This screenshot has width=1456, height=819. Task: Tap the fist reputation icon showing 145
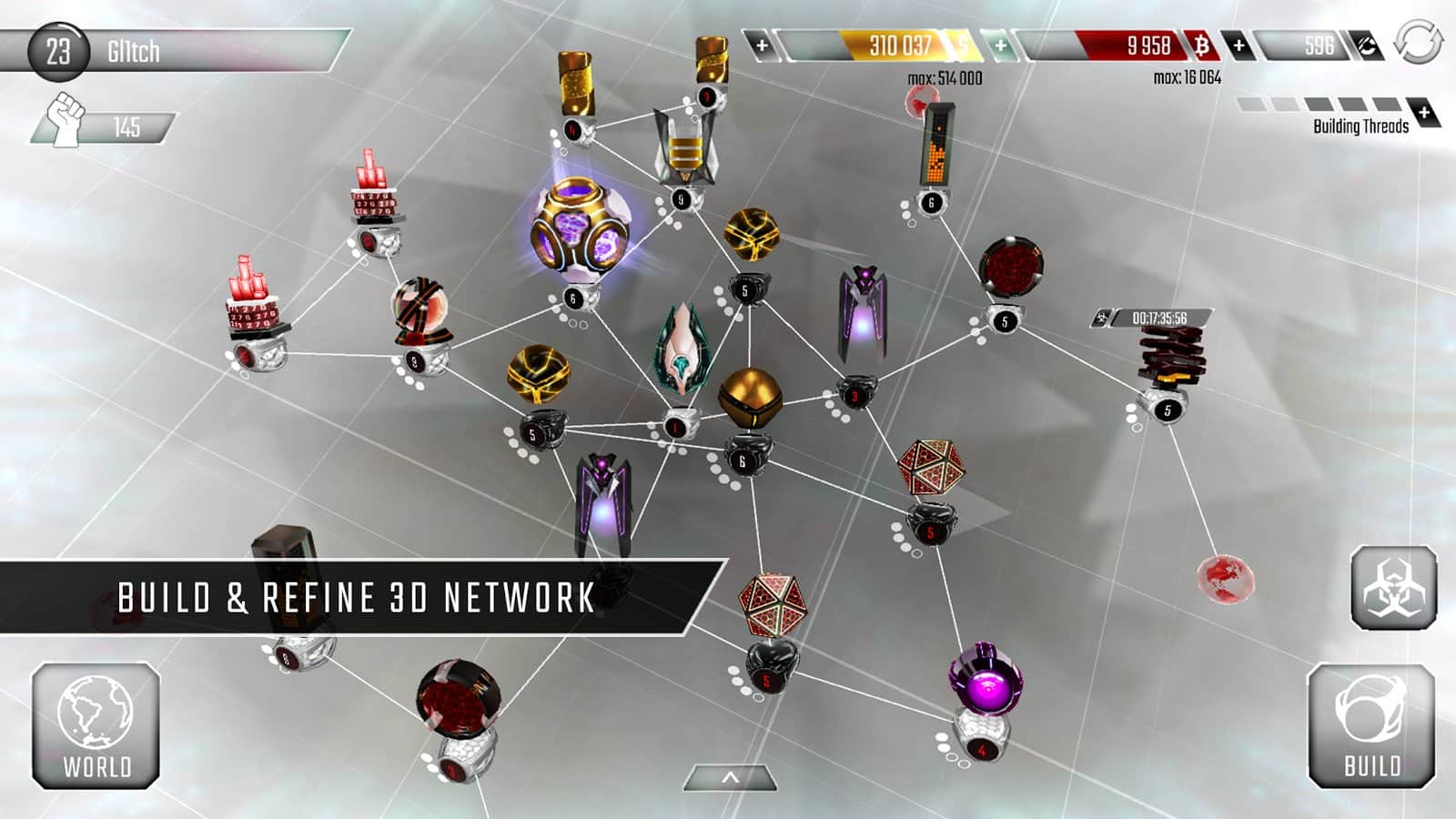64,116
